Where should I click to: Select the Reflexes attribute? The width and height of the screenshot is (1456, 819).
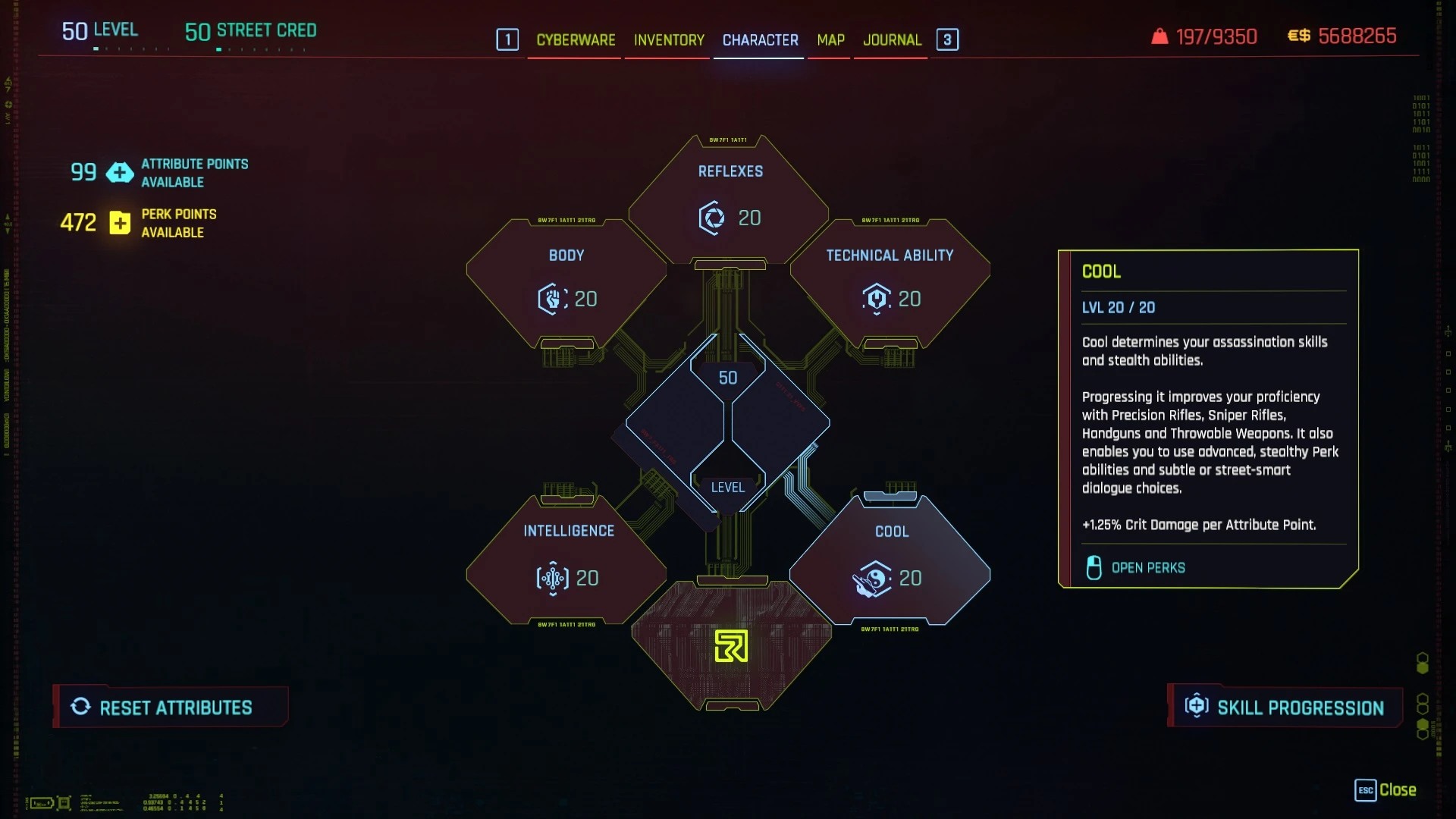(x=730, y=200)
